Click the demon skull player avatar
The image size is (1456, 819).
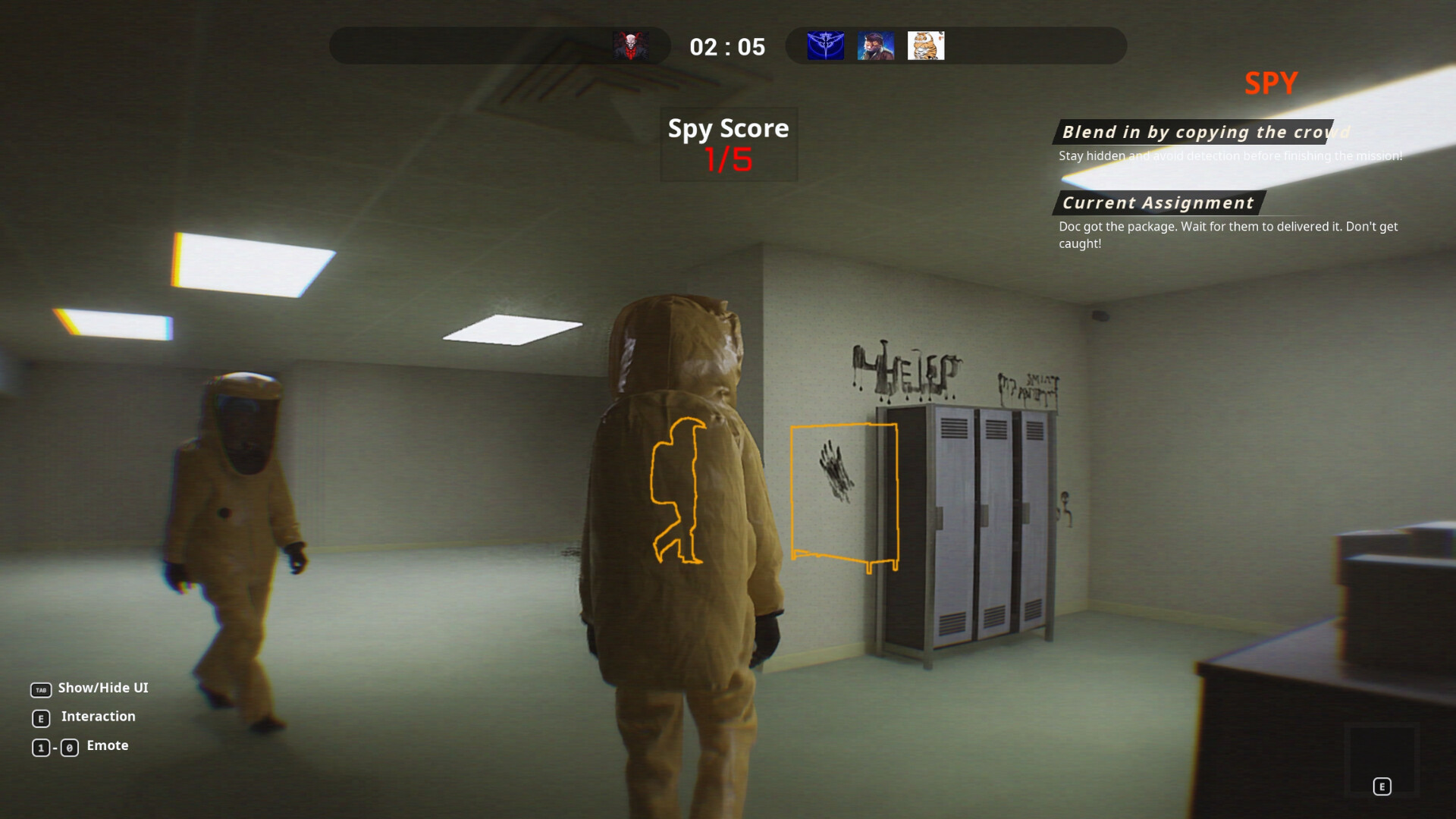pos(632,46)
